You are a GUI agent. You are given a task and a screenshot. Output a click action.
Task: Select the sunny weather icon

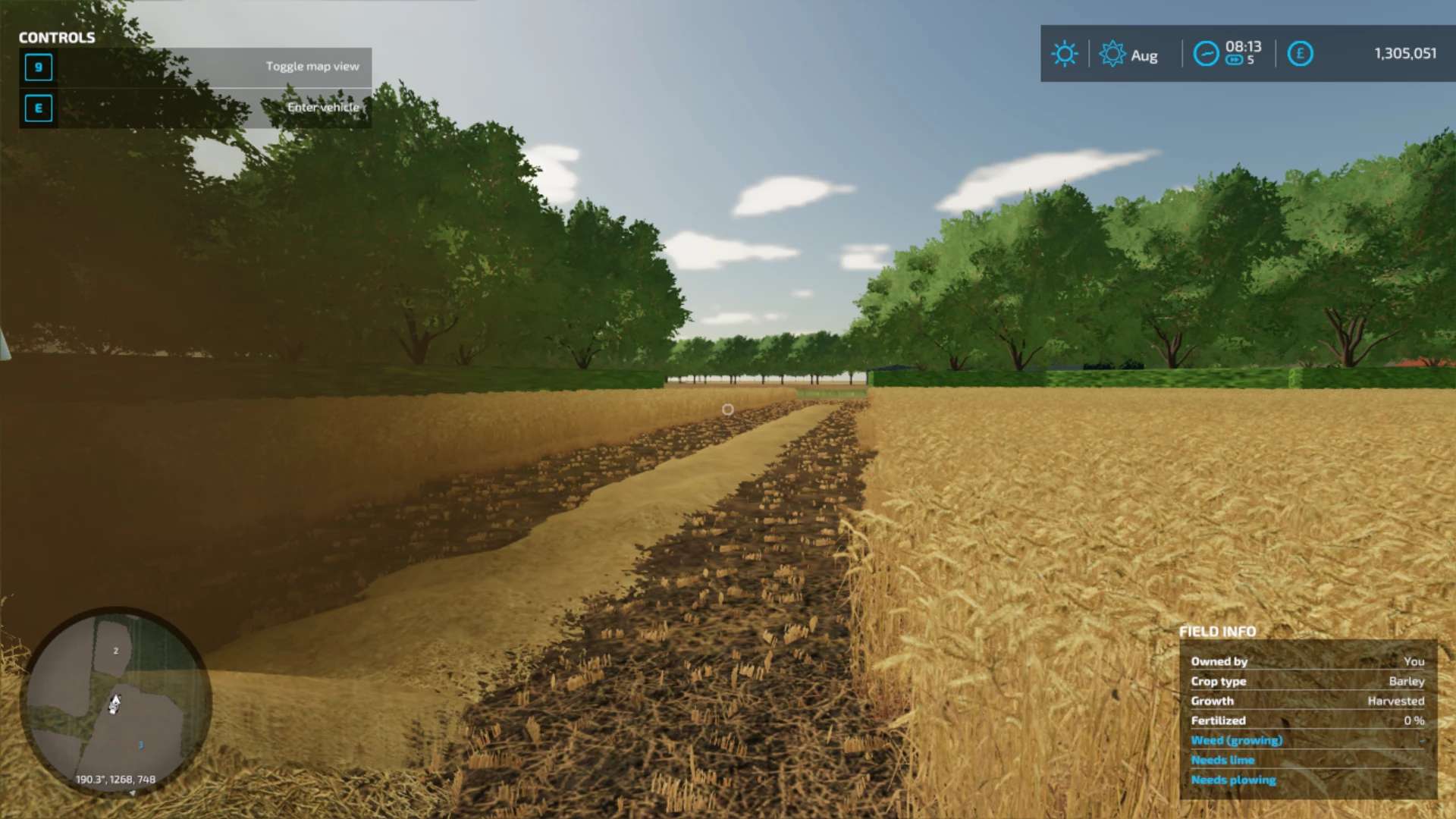click(1064, 54)
